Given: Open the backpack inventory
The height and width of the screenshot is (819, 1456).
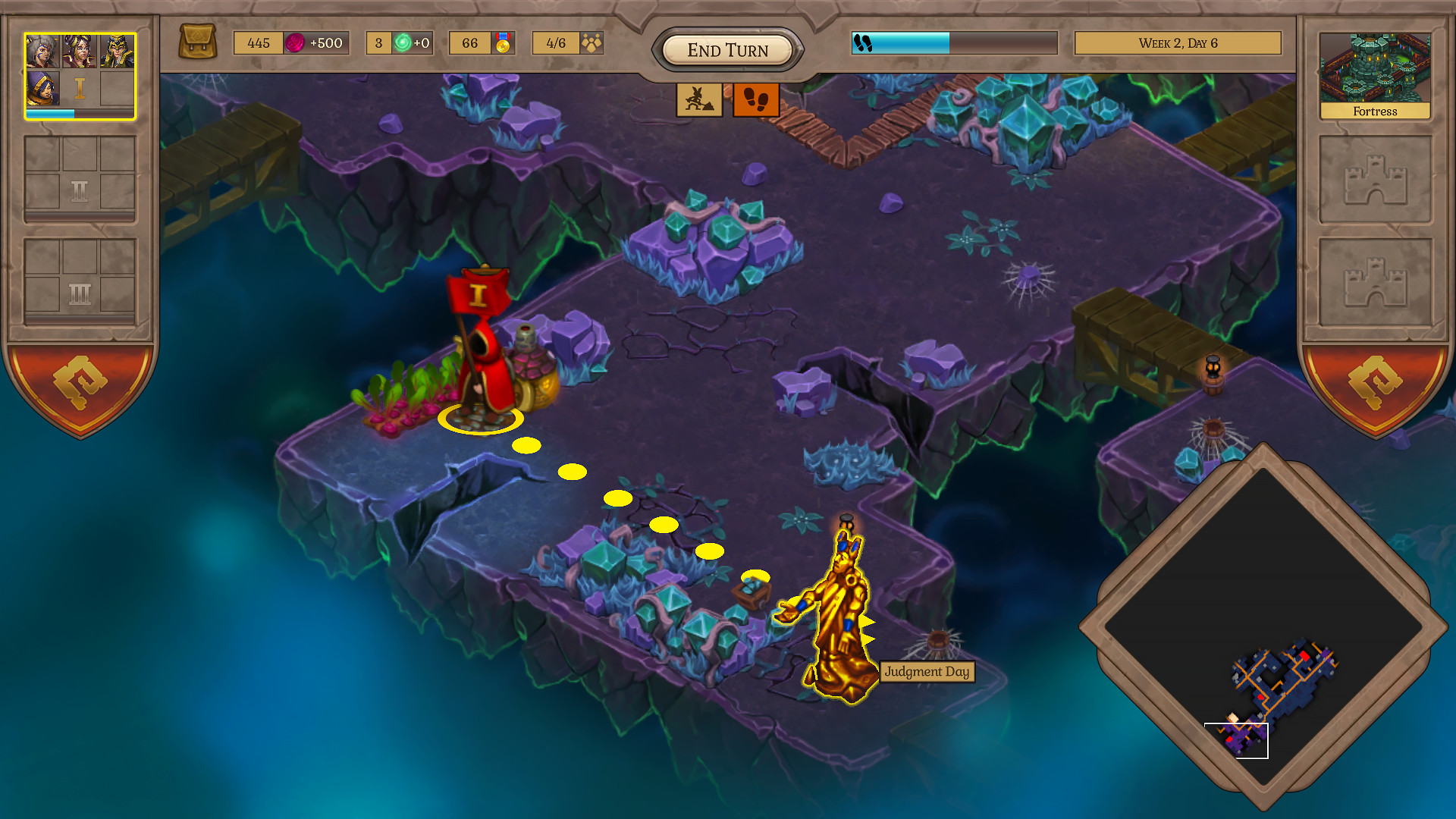Looking at the screenshot, I should coord(199,42).
